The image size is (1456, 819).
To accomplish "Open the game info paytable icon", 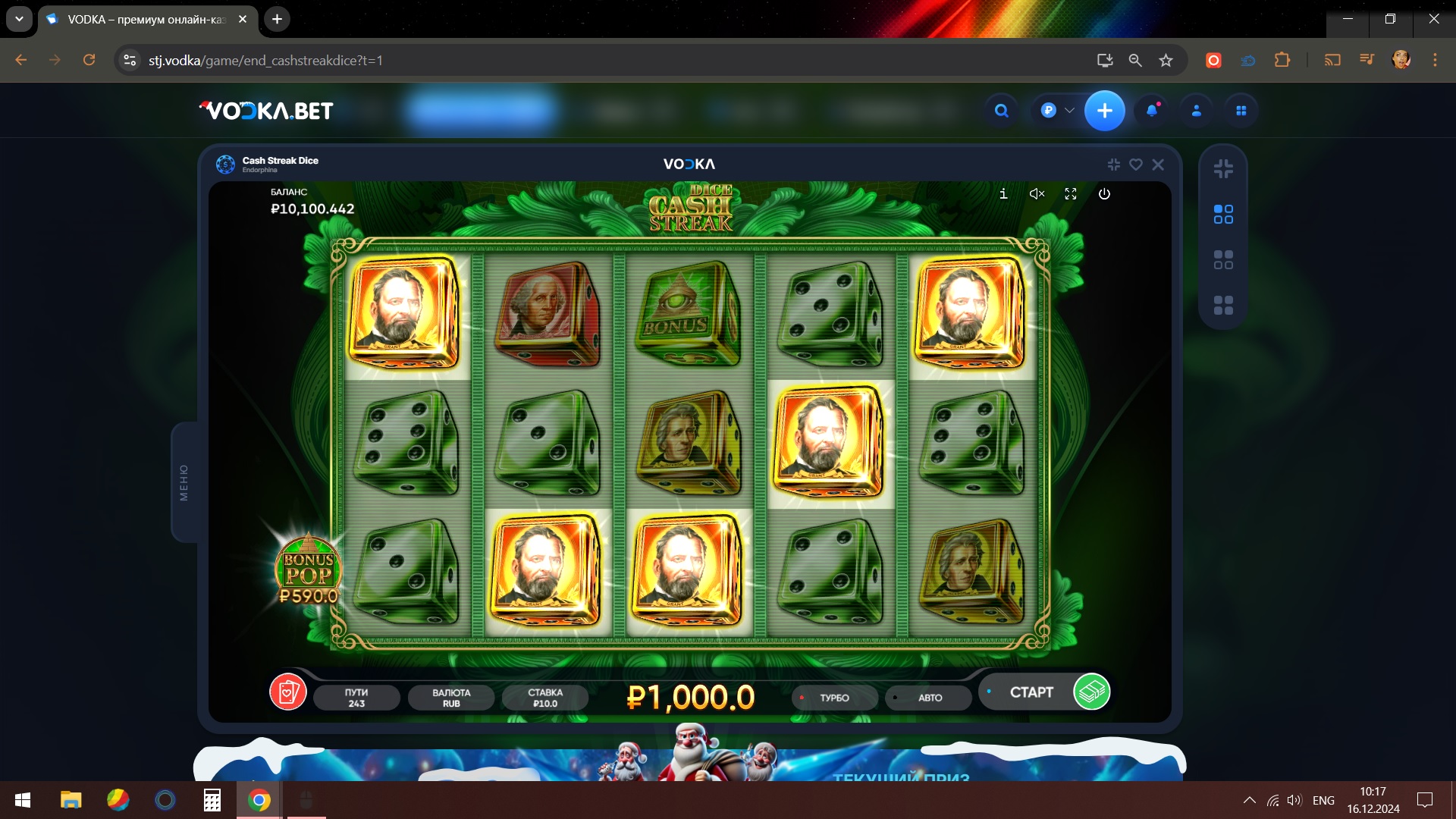I will point(1003,194).
